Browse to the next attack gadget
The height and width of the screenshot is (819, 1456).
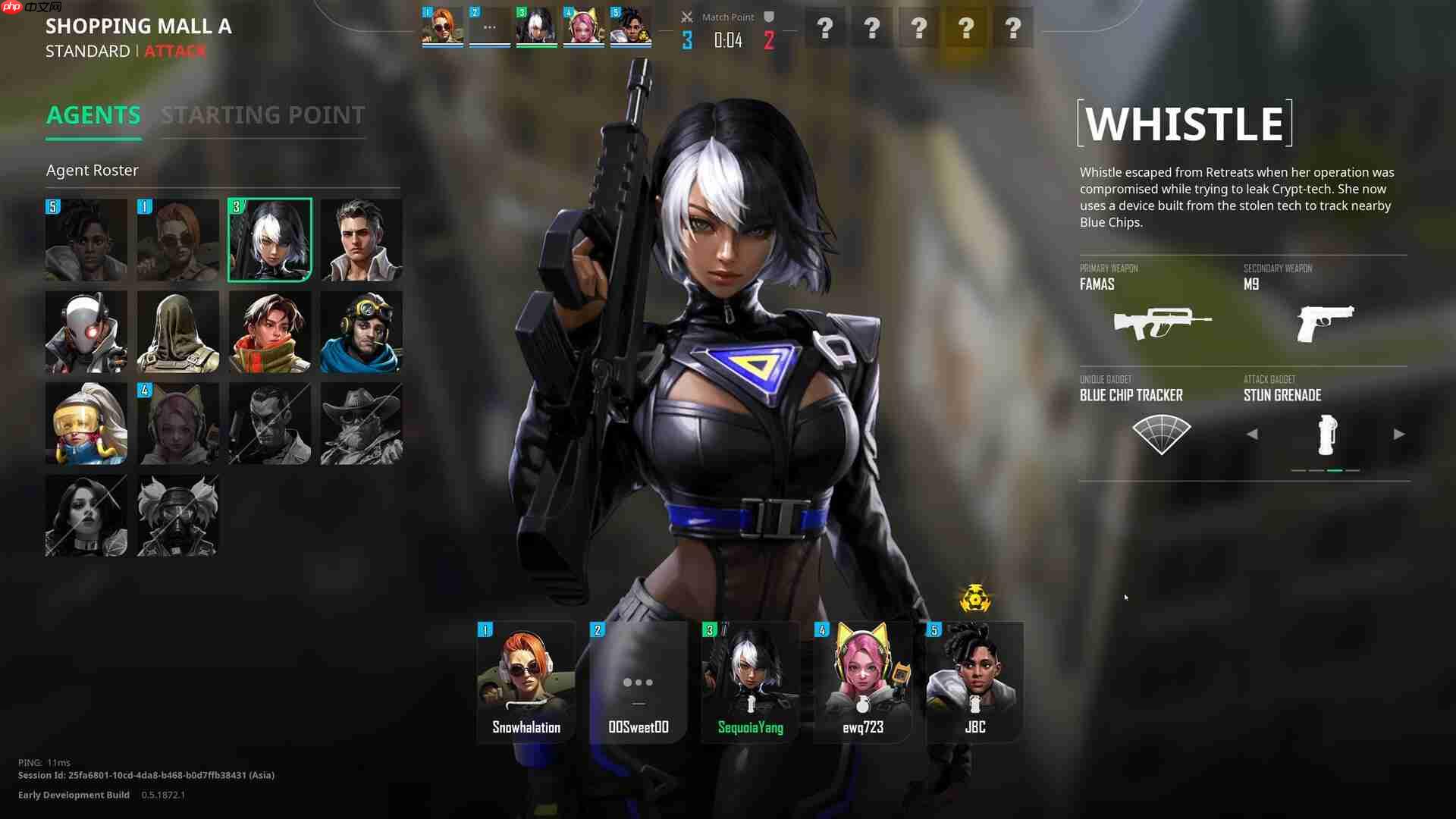click(x=1399, y=434)
